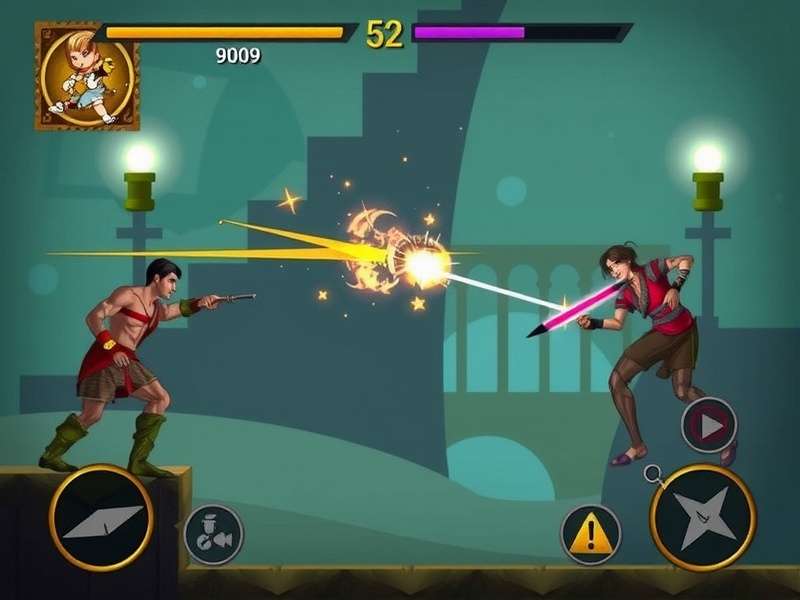Toggle the small camera icon button
The width and height of the screenshot is (800, 600).
(213, 534)
